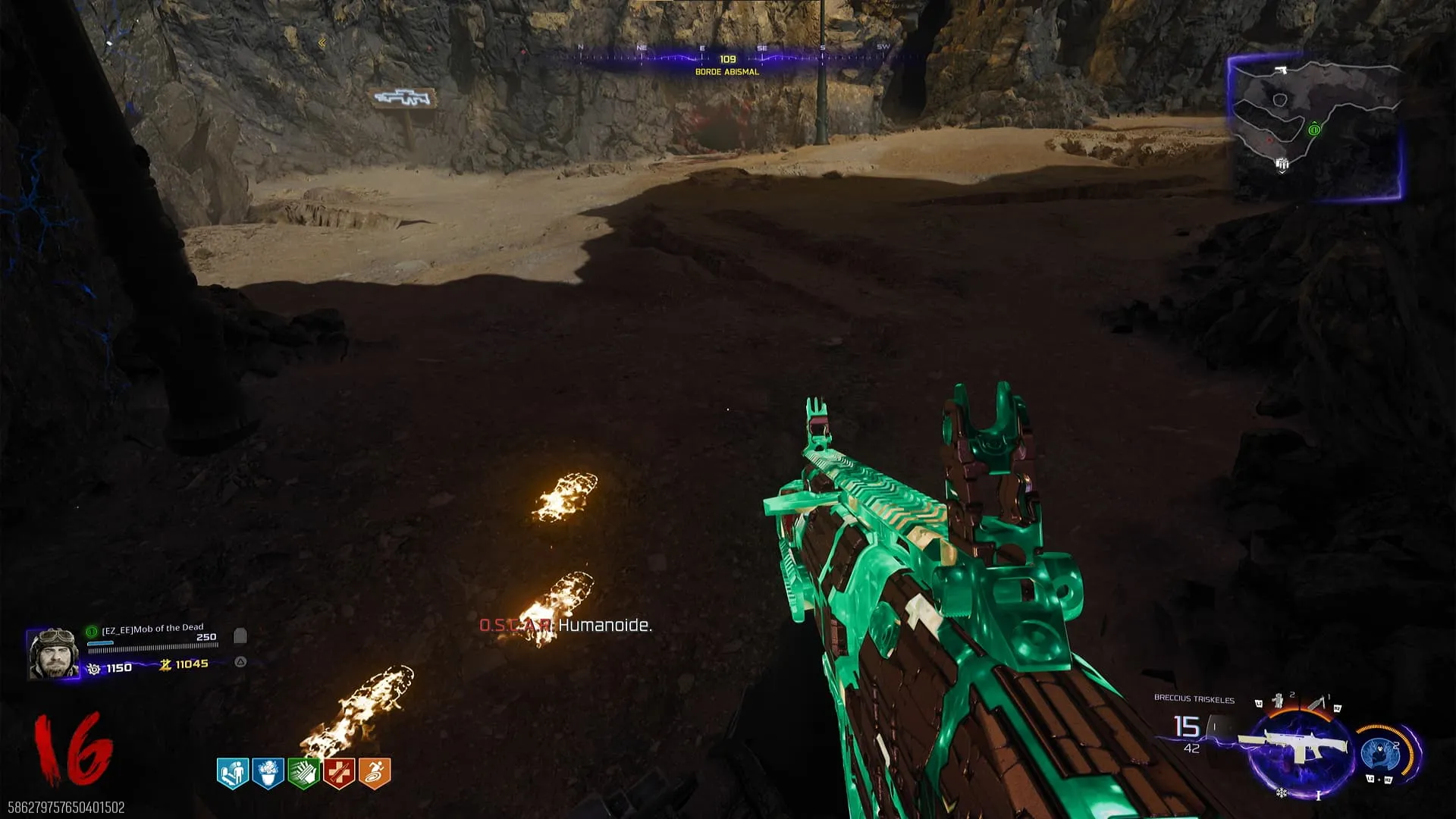
Task: Select the player portrait with goggles
Action: (52, 653)
